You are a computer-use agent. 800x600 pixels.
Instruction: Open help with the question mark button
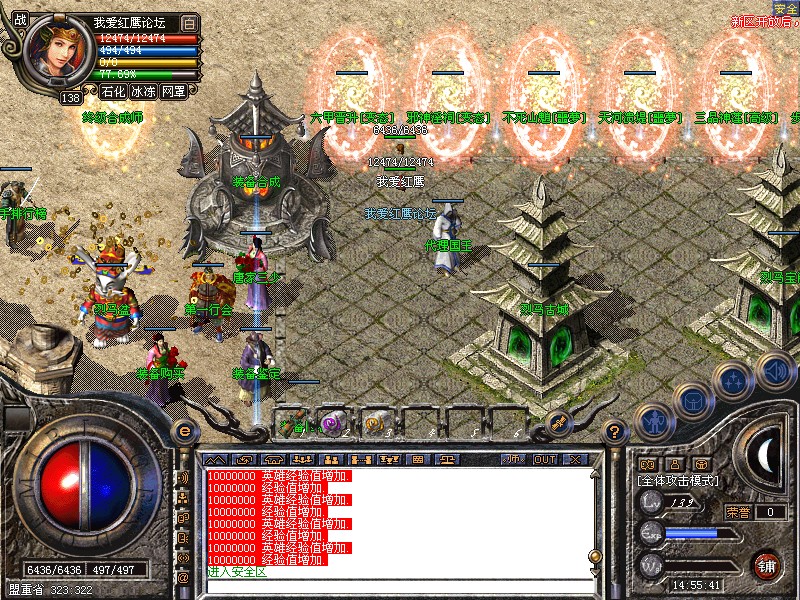(x=615, y=431)
